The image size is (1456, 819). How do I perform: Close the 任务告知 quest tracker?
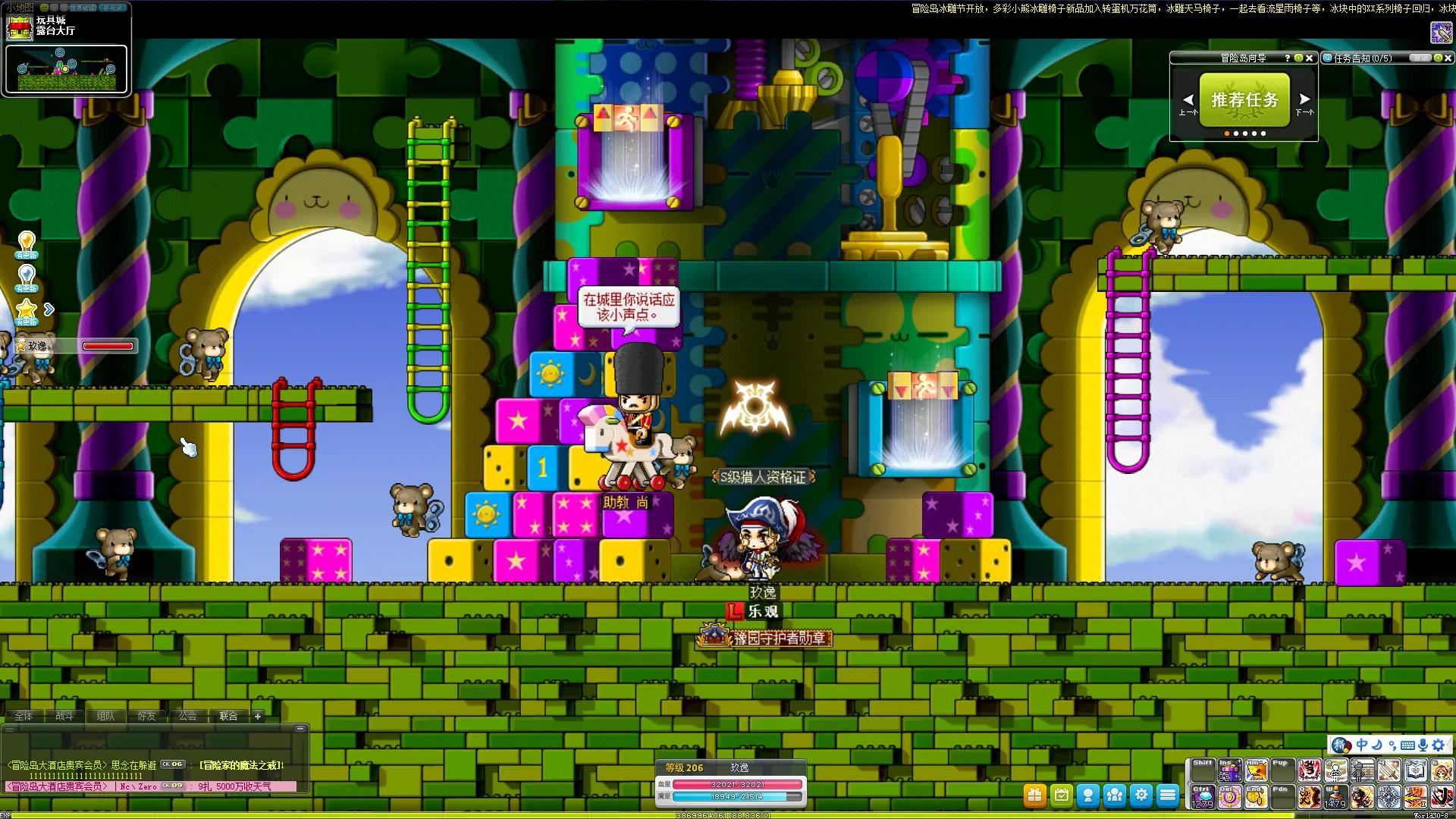click(x=1448, y=58)
